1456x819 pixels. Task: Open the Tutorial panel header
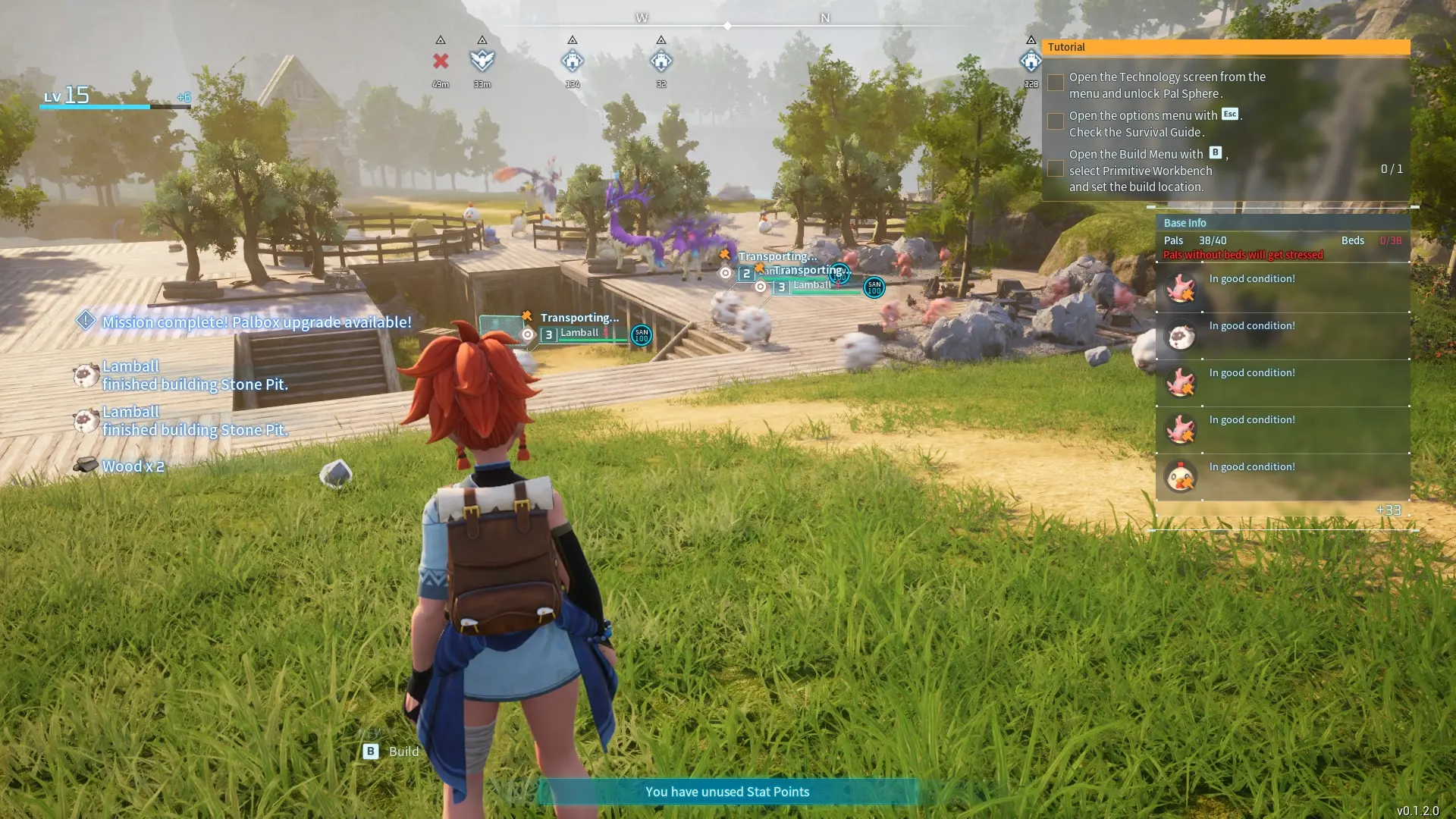click(1225, 47)
